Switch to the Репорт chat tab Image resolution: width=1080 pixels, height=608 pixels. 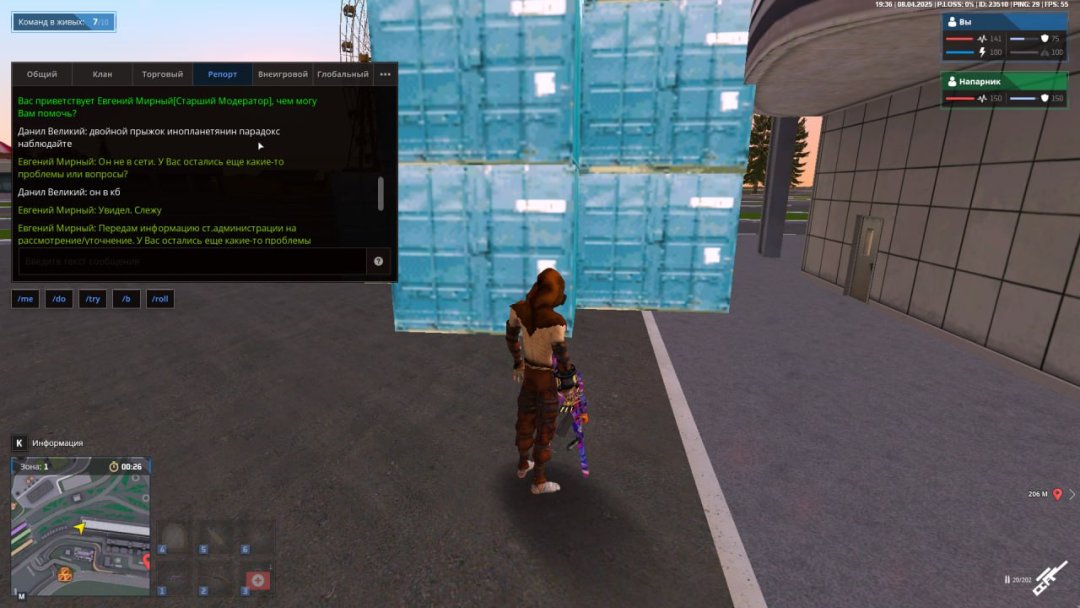click(x=222, y=74)
